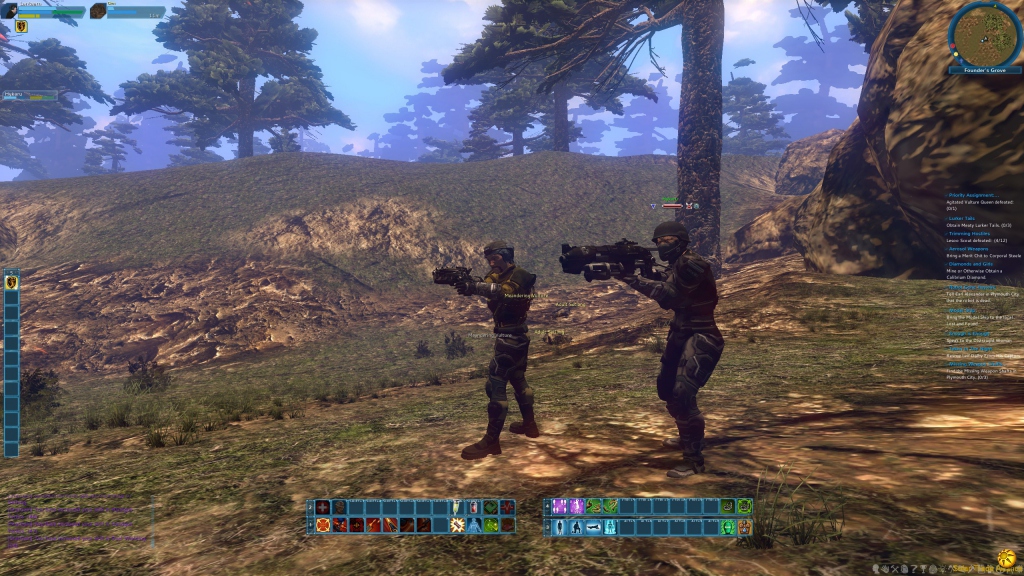Viewport: 1024px width, 576px height.
Task: Select the Trimming Hostiles quest
Action: click(969, 233)
